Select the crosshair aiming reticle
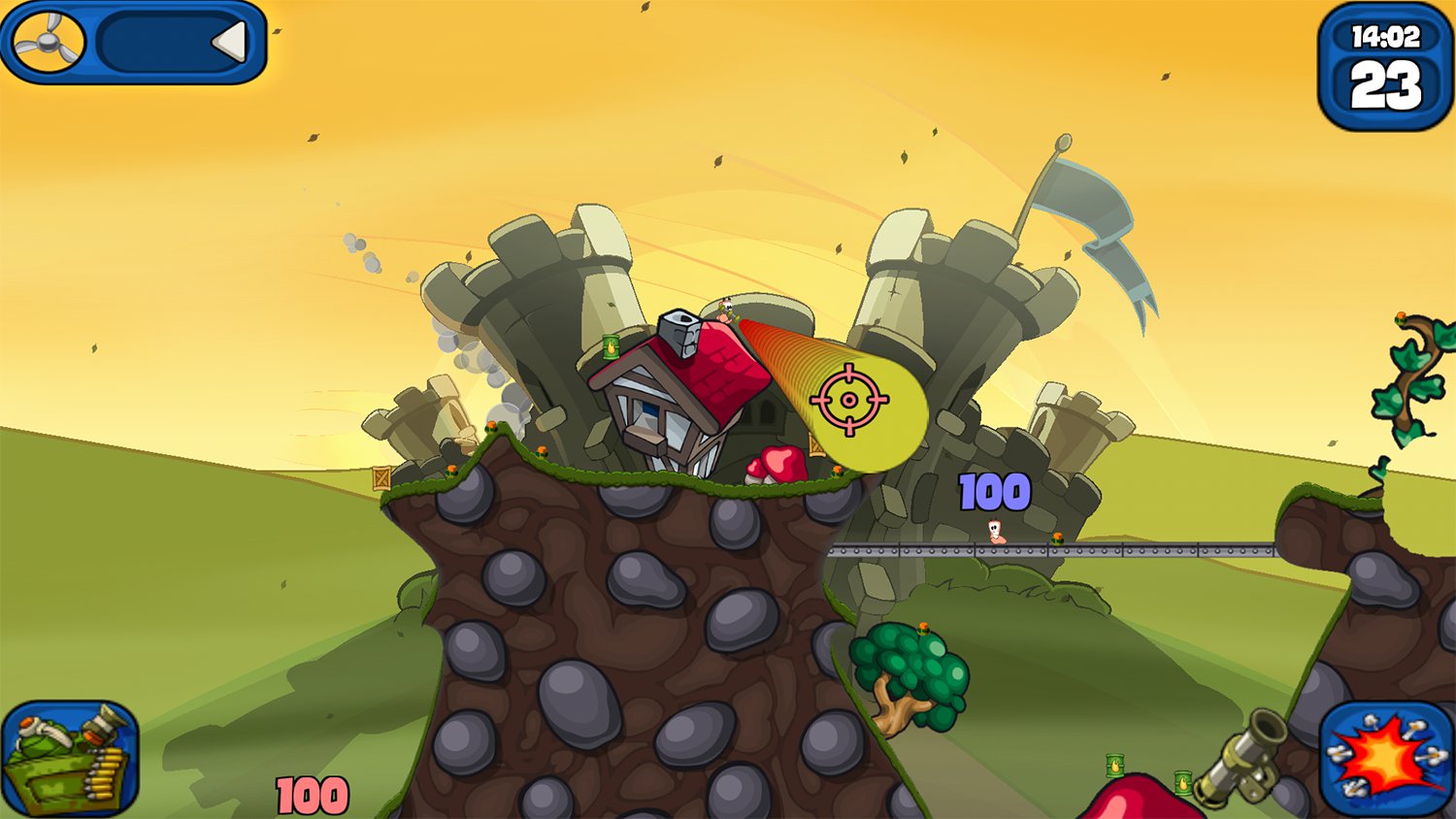Screen dimensions: 1456x819 [851, 398]
